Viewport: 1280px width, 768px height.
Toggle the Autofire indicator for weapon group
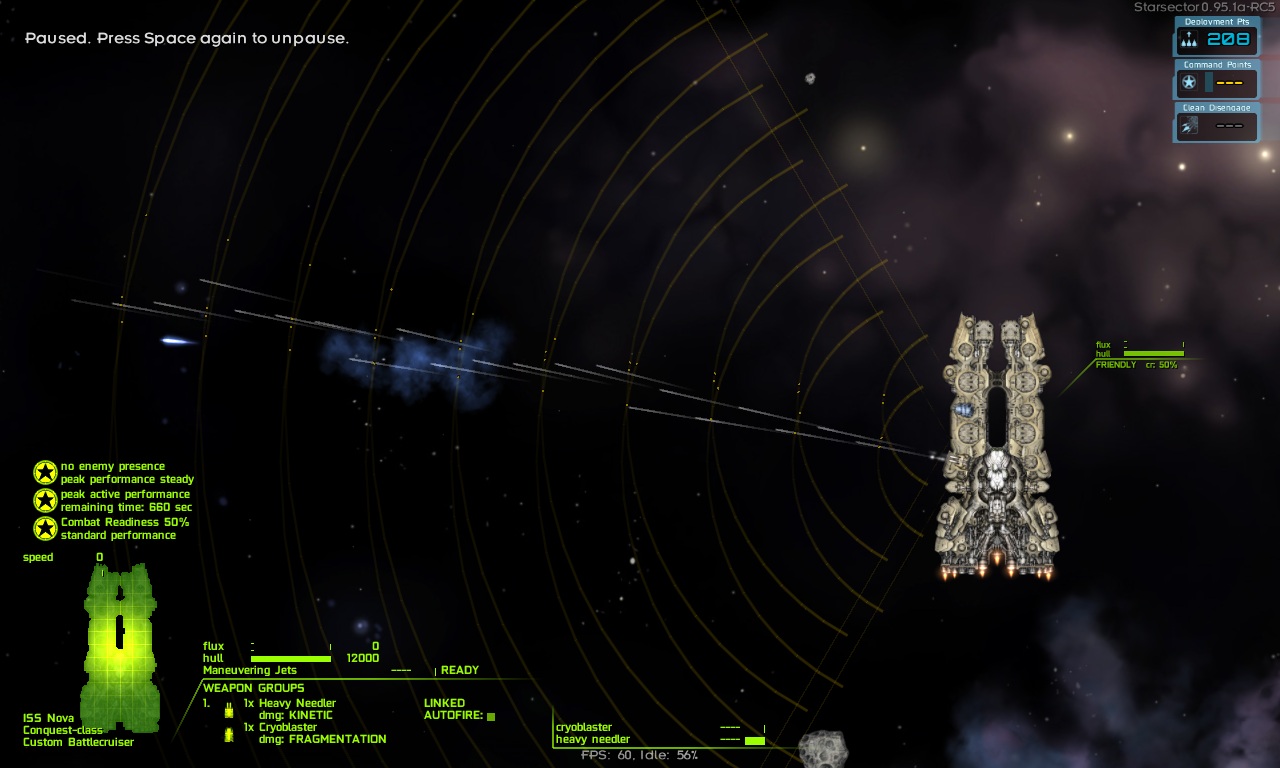[x=491, y=716]
